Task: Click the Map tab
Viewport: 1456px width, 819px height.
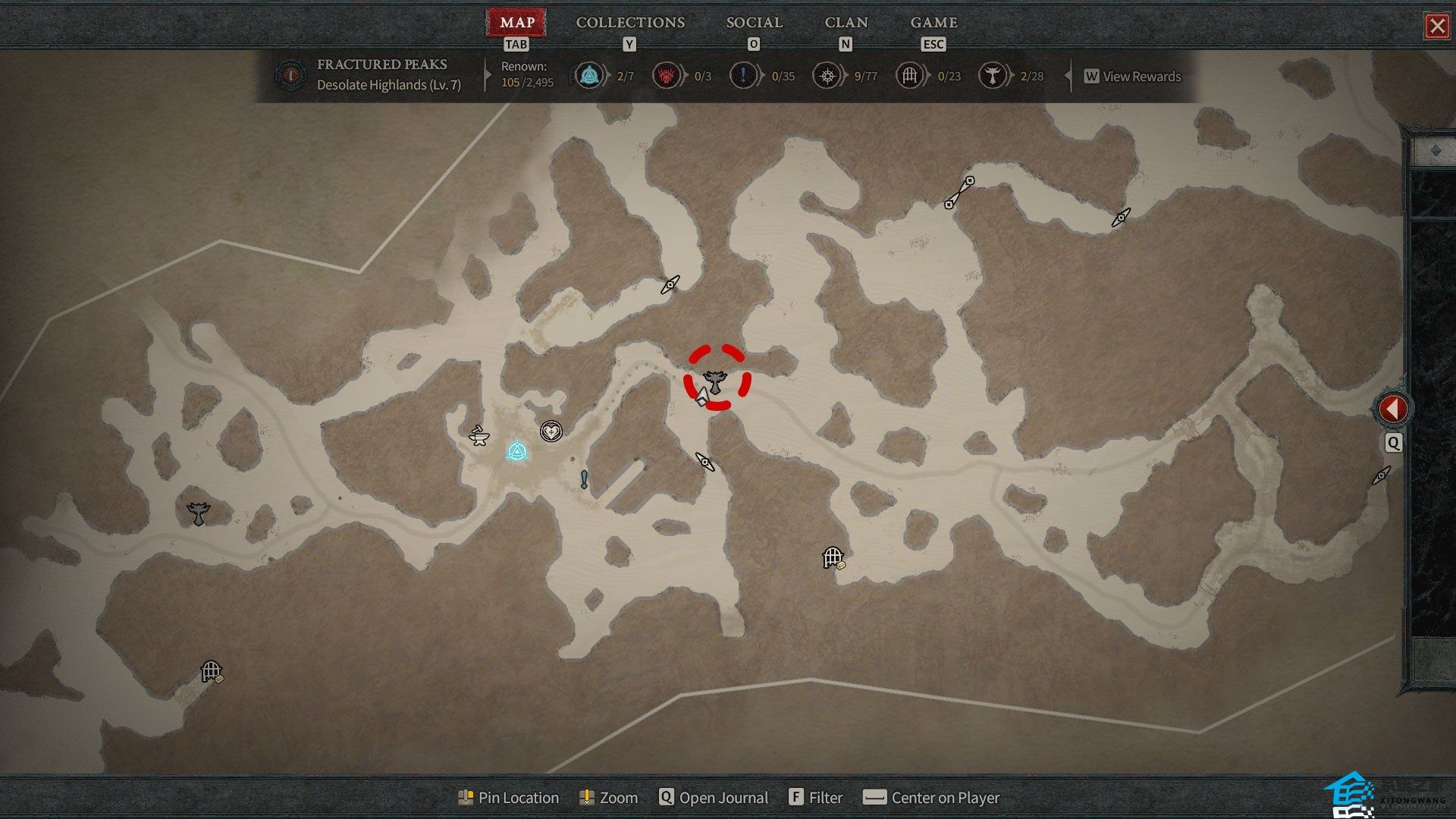Action: pos(517,23)
